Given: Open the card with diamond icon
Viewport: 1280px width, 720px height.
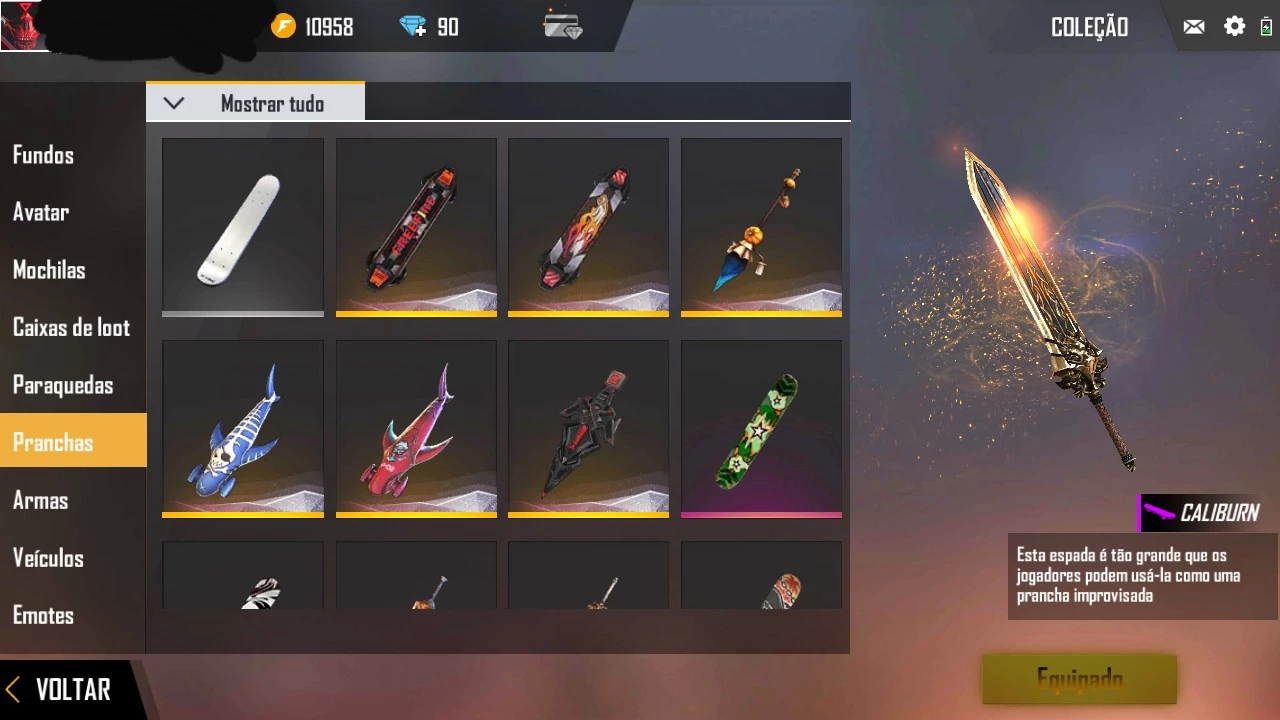Looking at the screenshot, I should coord(563,26).
